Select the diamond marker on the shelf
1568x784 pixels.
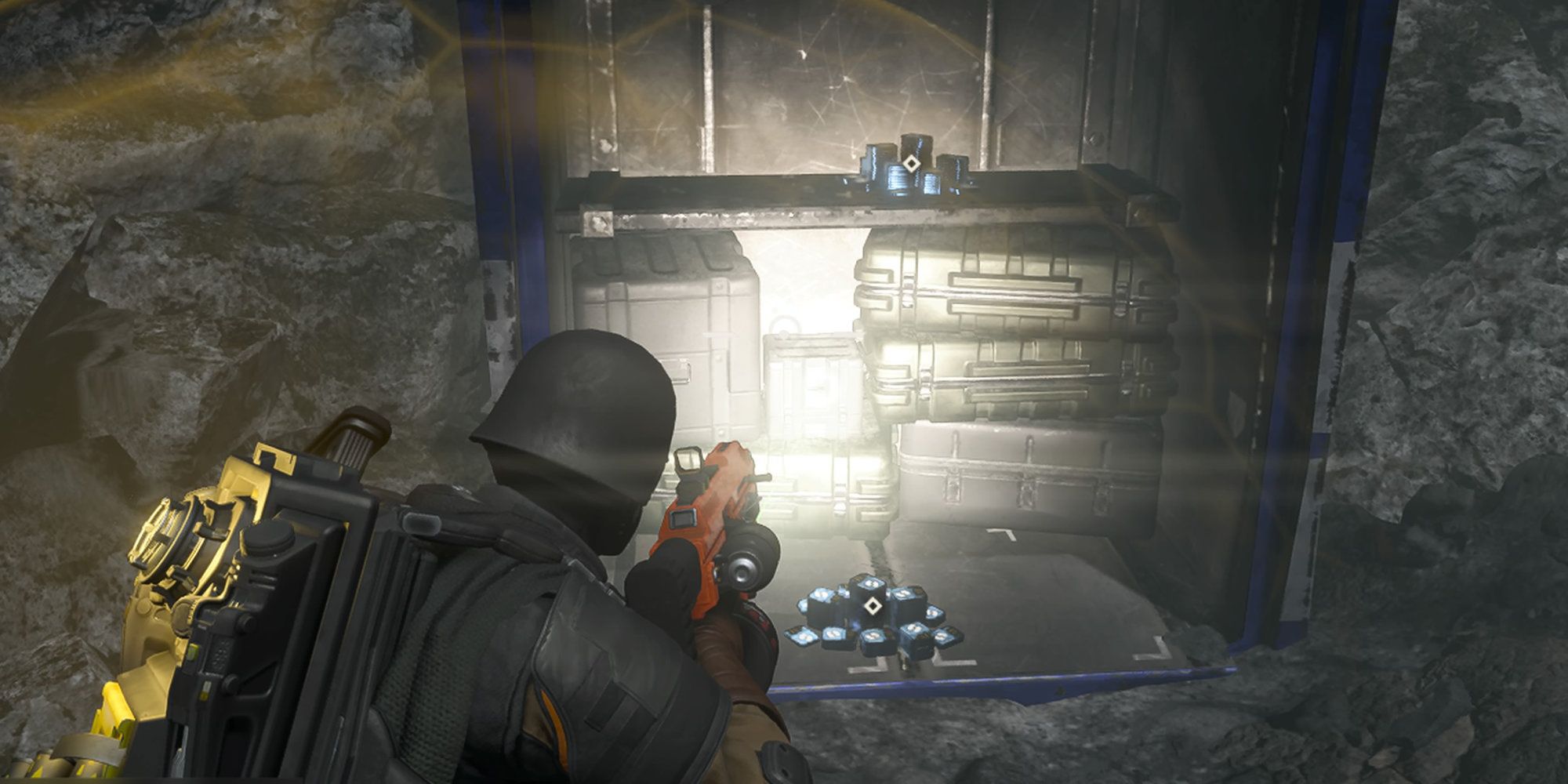point(910,164)
